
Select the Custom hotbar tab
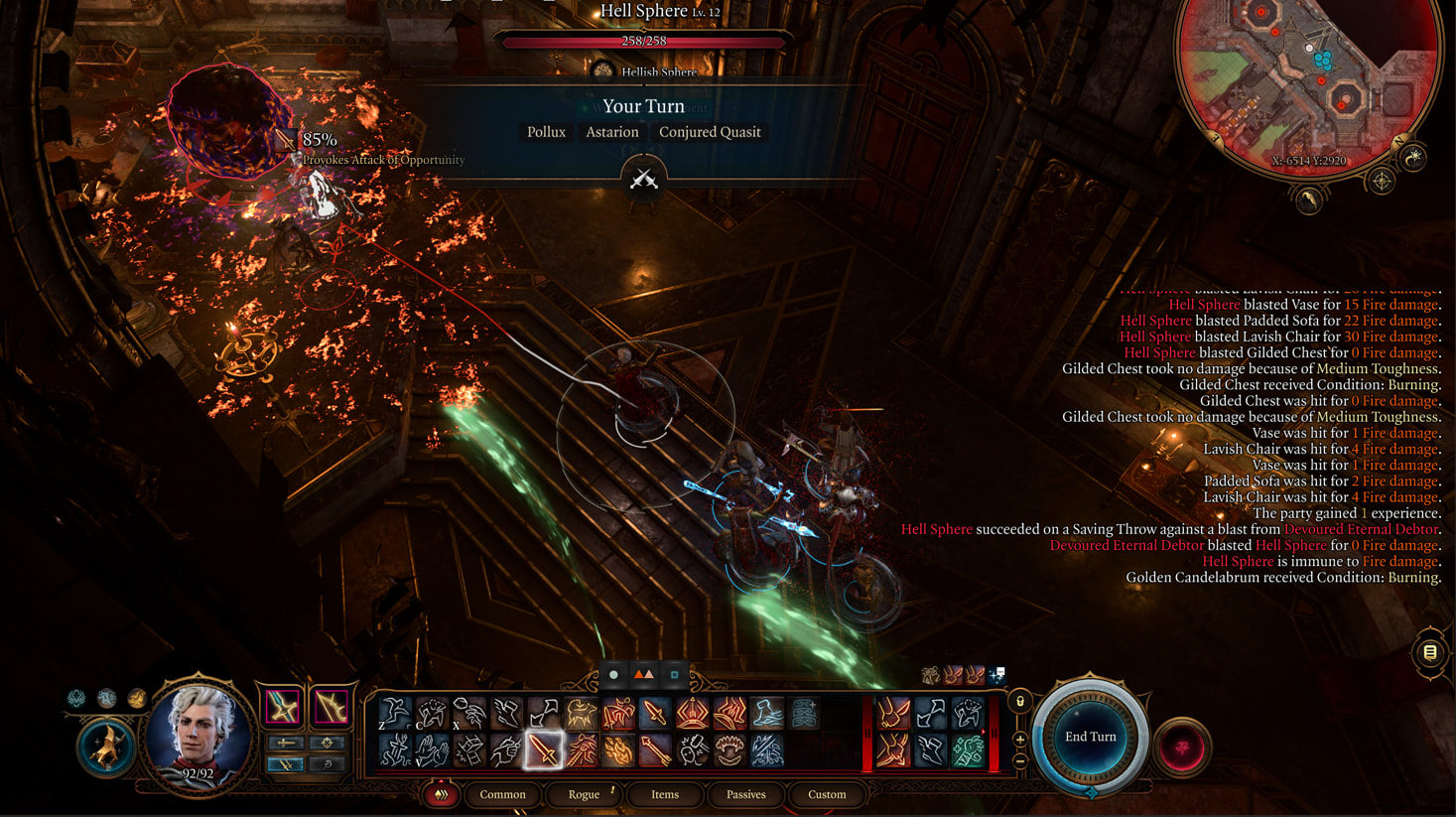pyautogui.click(x=827, y=794)
